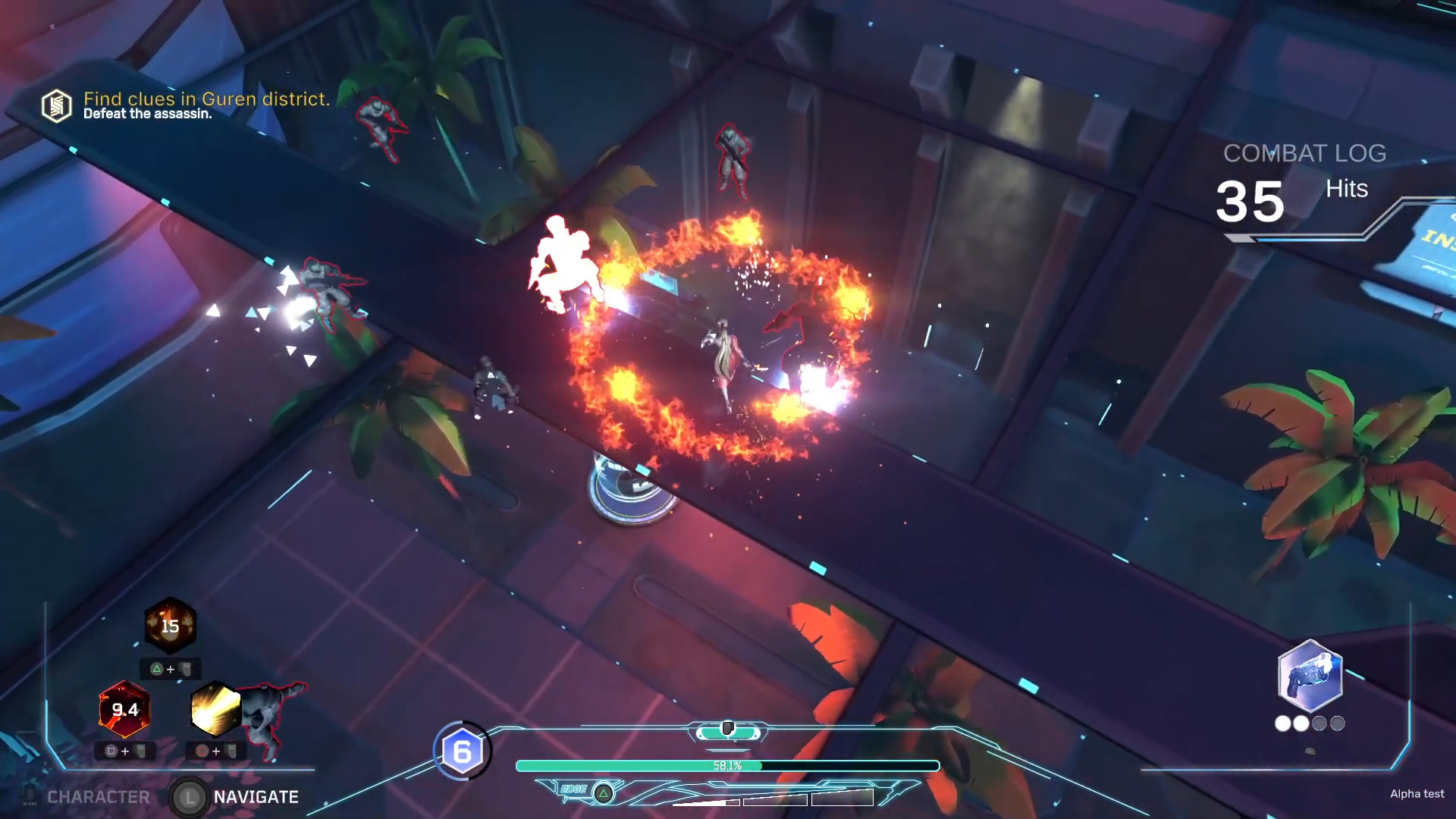Click the level 6 hexagon badge
The height and width of the screenshot is (819, 1456).
pyautogui.click(x=463, y=752)
